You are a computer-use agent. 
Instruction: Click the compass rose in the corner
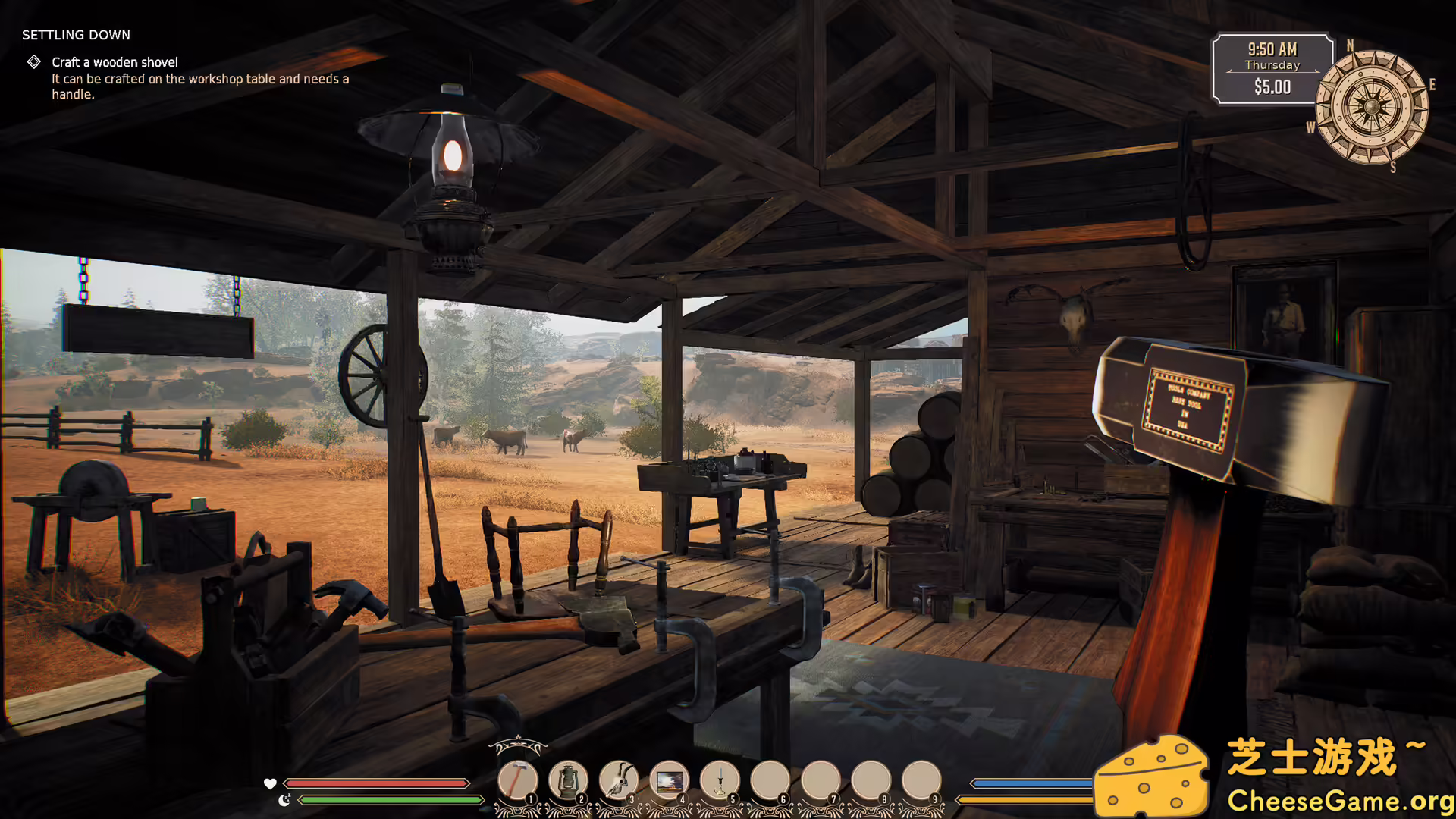1373,105
